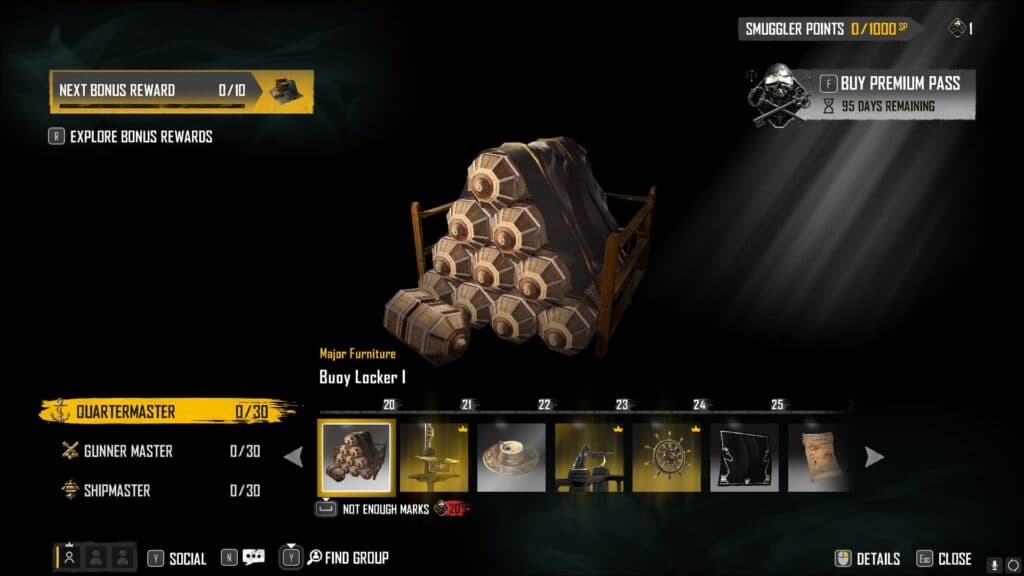Screen dimensions: 1024x576
Task: Explore bonus rewards
Action: pos(140,136)
